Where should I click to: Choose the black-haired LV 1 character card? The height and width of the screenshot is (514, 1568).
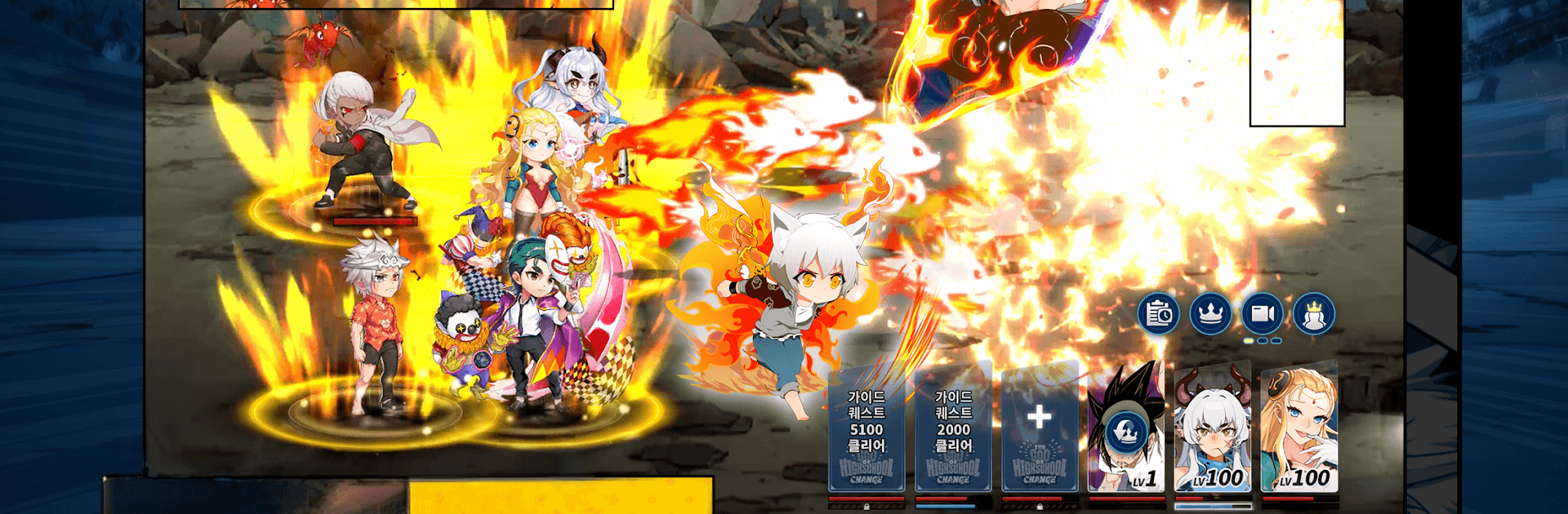tap(1126, 428)
